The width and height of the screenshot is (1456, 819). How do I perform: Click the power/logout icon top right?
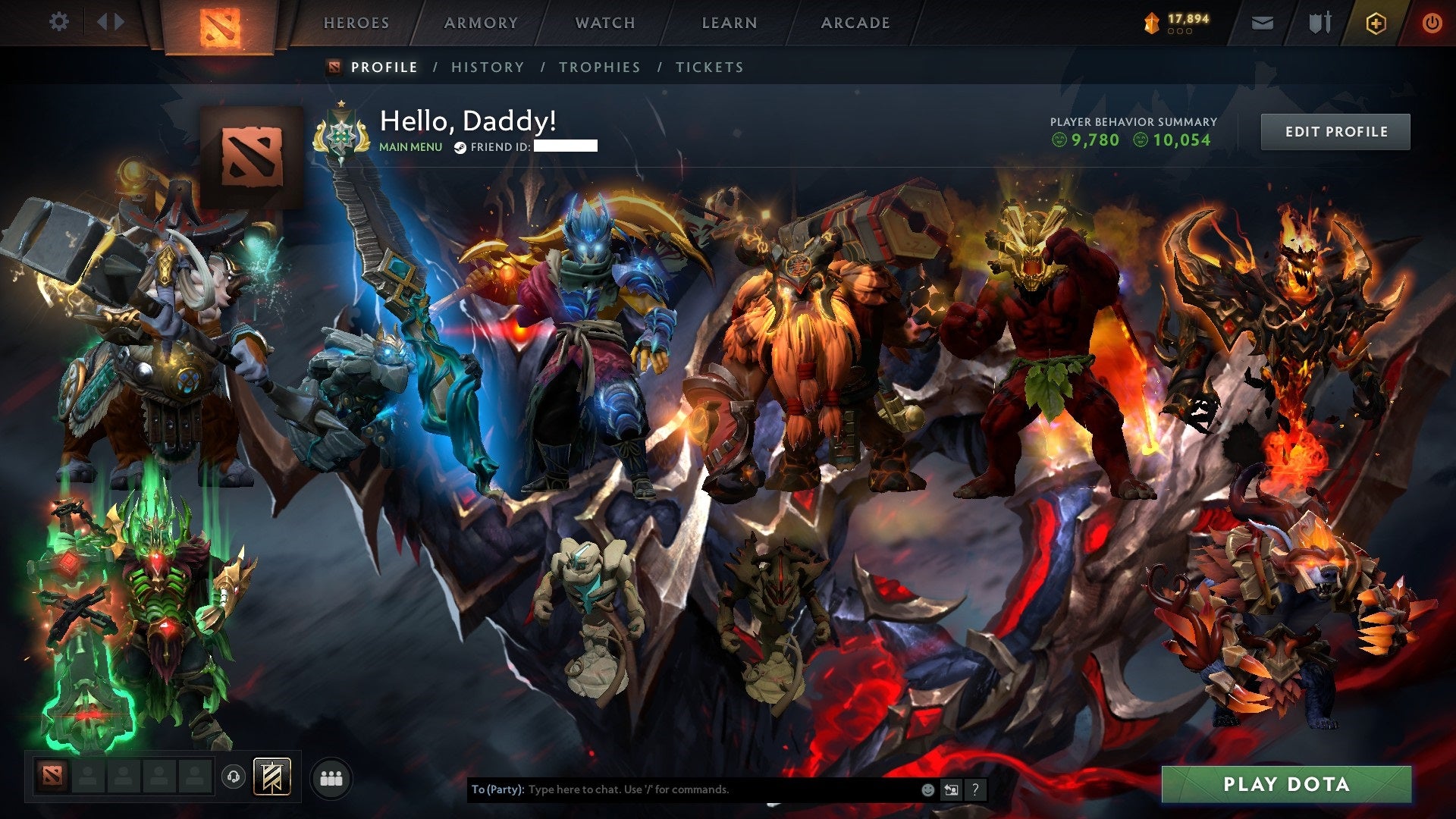click(x=1432, y=22)
